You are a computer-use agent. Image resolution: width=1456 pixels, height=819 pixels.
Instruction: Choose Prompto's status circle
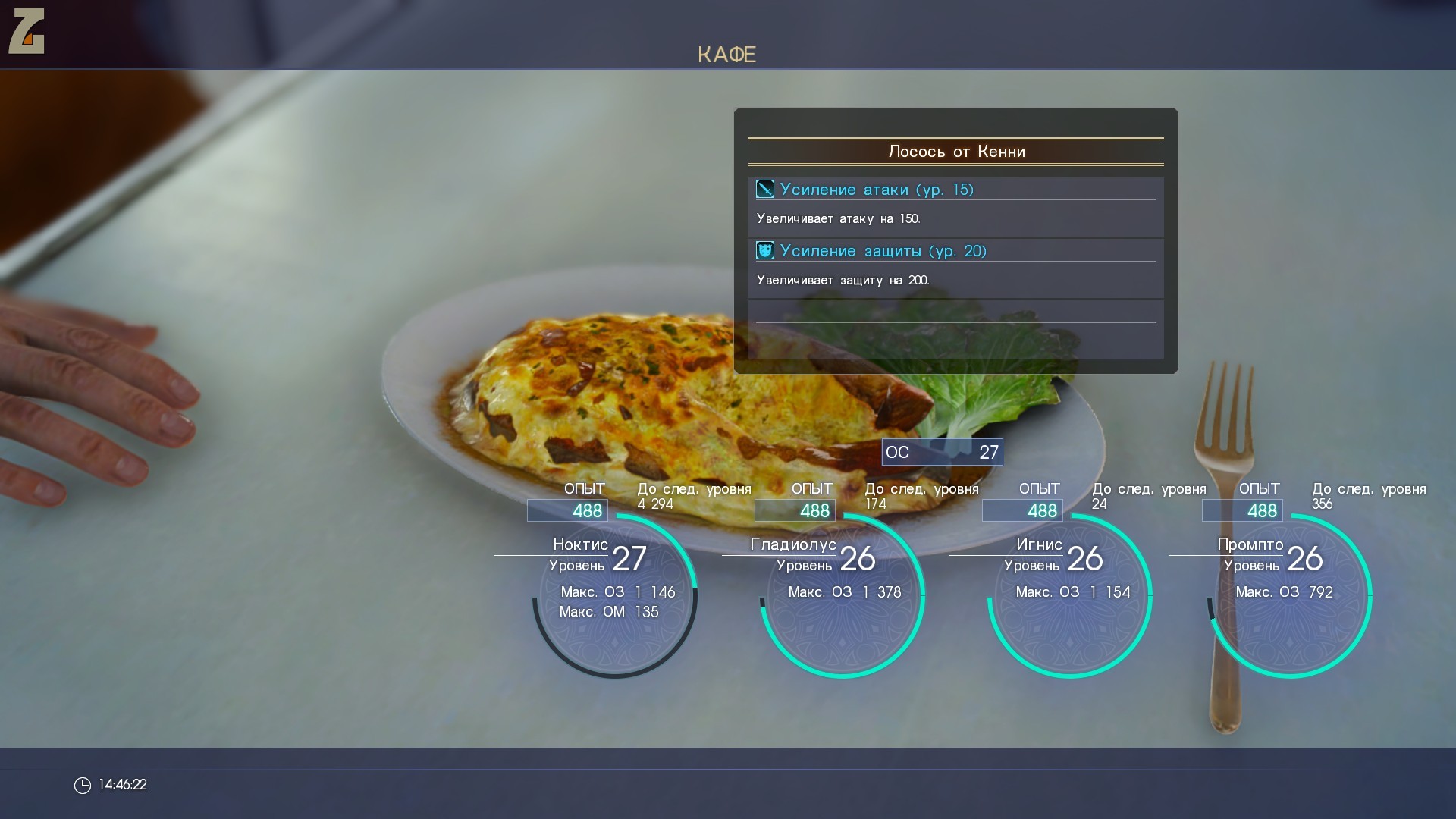1290,596
